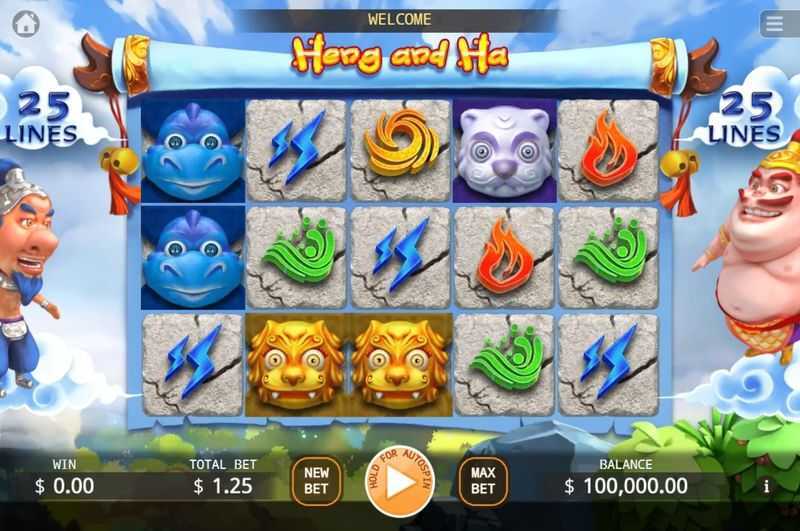
Task: Select the MAX BET button
Action: click(483, 481)
